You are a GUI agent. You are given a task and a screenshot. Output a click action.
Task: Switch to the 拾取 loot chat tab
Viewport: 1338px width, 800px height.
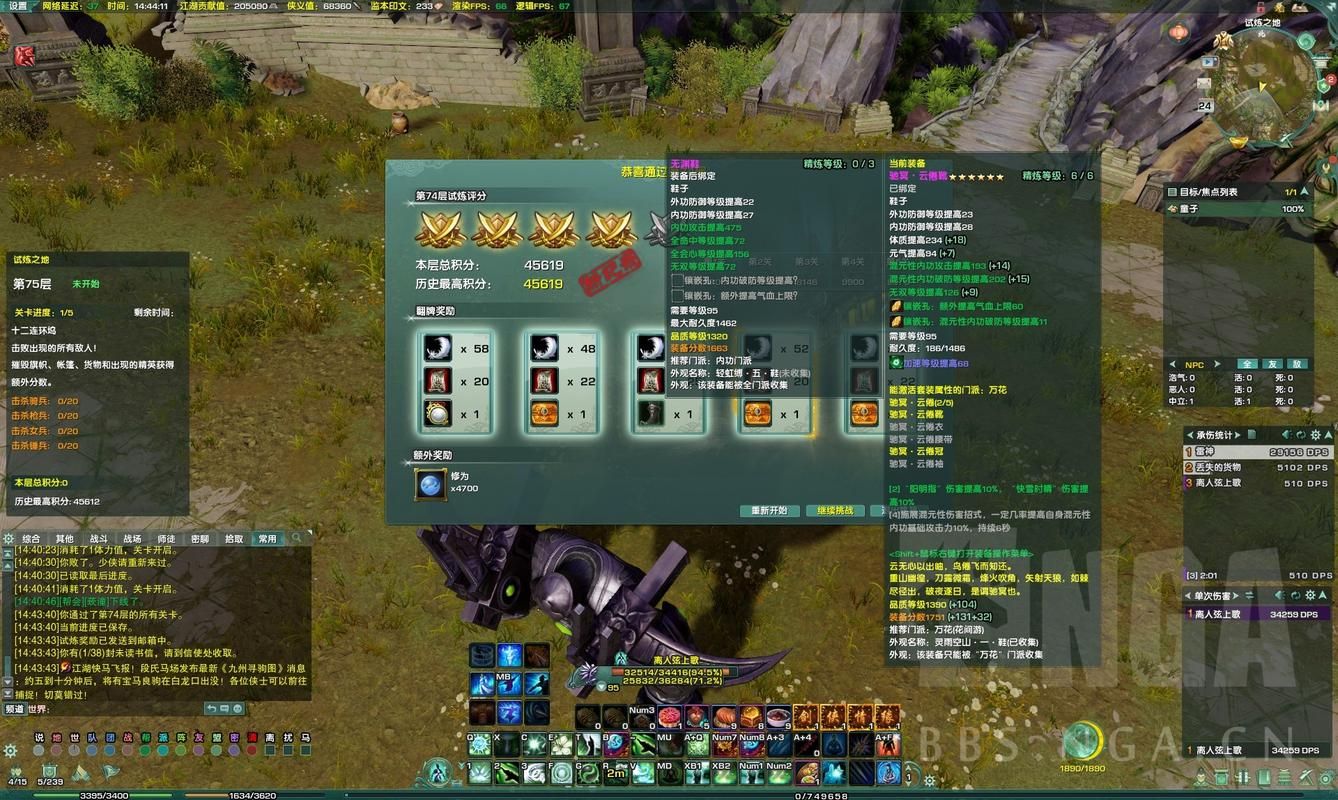pyautogui.click(x=234, y=539)
